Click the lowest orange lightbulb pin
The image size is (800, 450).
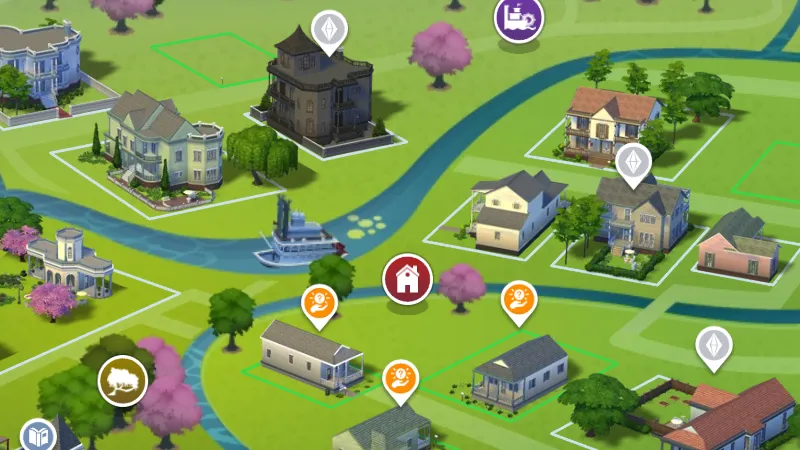click(x=400, y=378)
